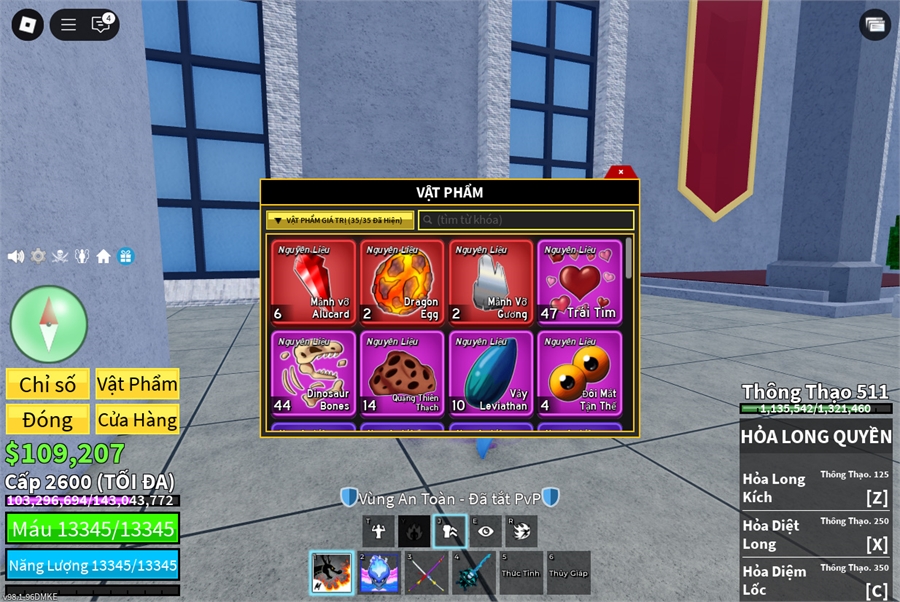Screen dimensions: 900x602
Task: Pick the Trái Tim hearts item
Action: (579, 282)
